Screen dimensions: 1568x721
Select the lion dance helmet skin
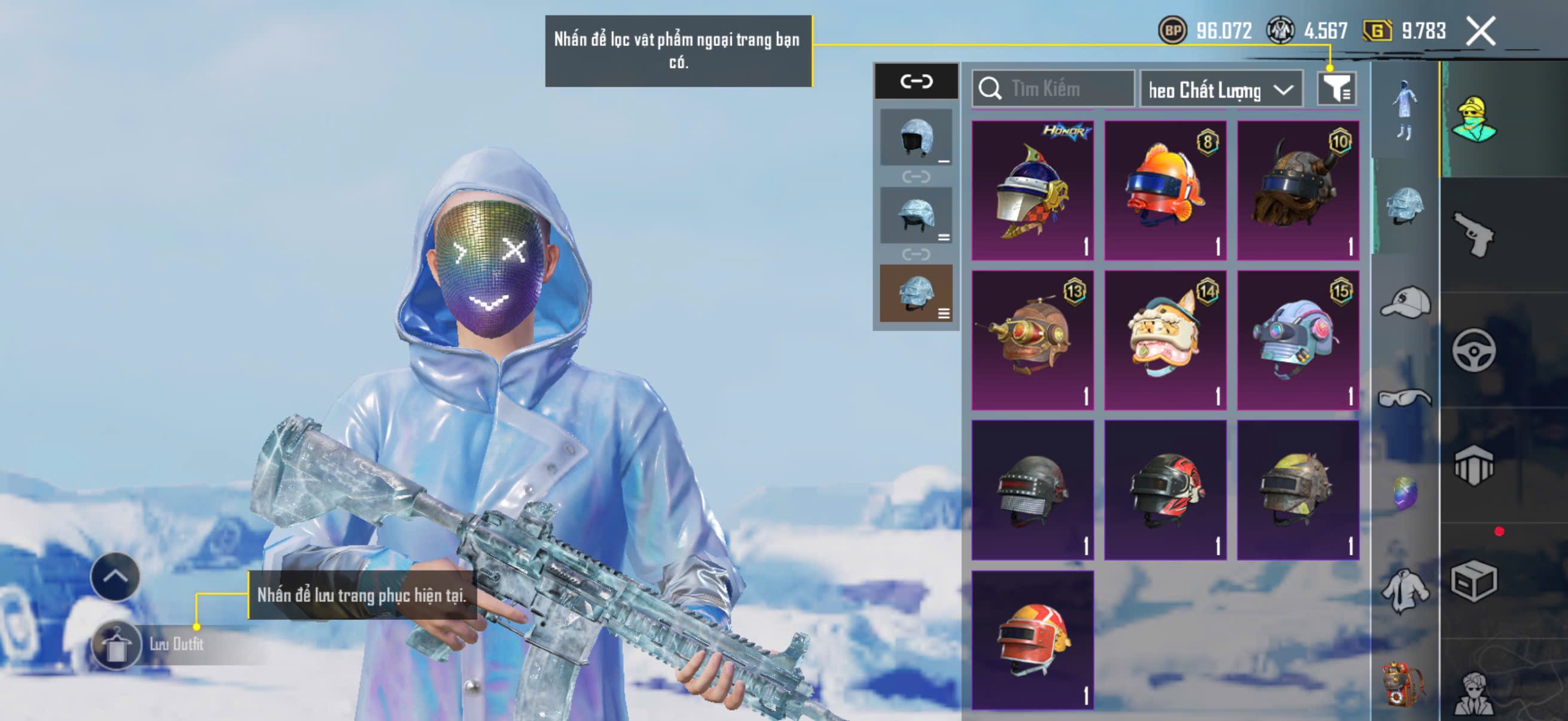pos(1165,340)
